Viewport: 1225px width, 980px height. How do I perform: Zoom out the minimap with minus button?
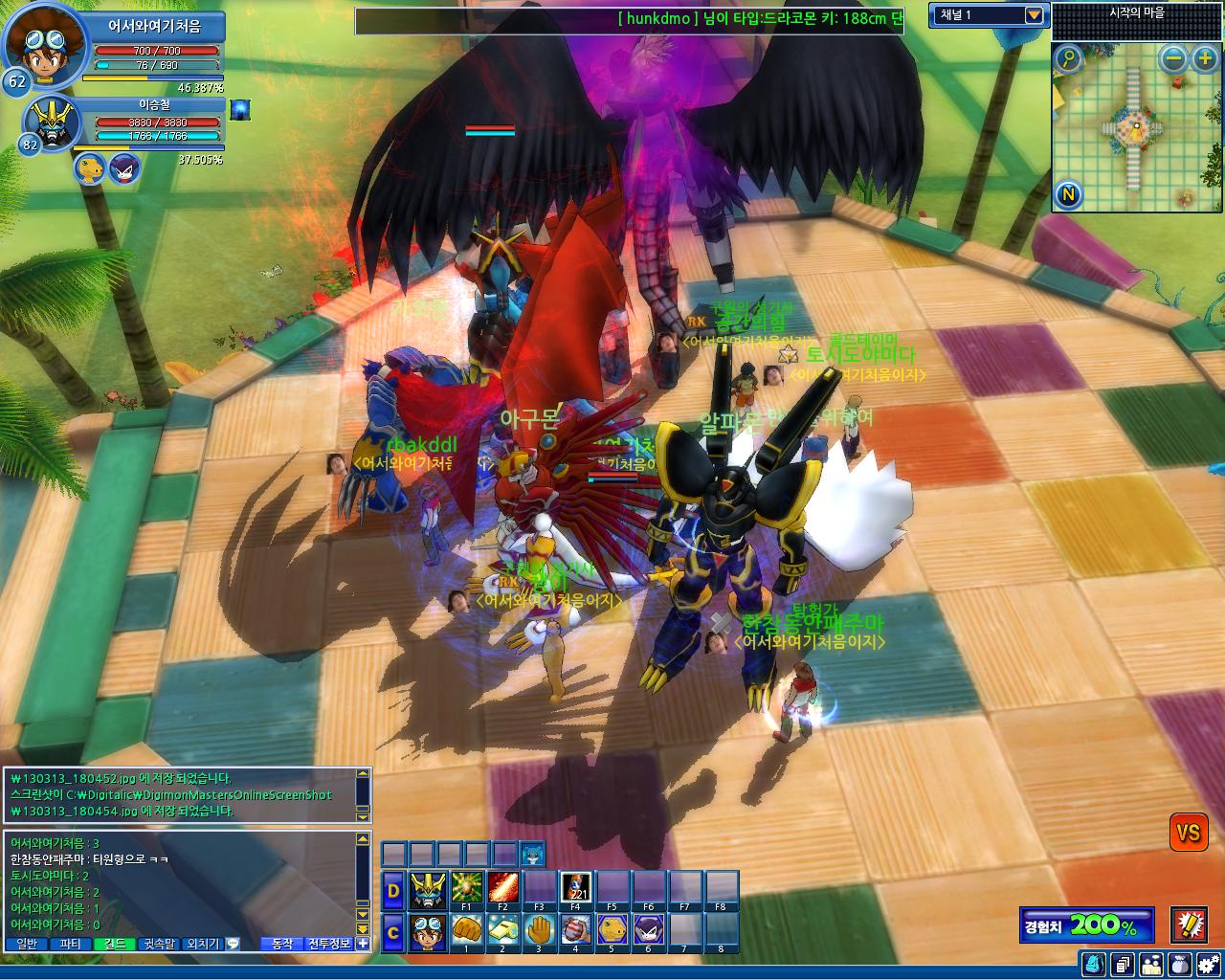pos(1173,59)
